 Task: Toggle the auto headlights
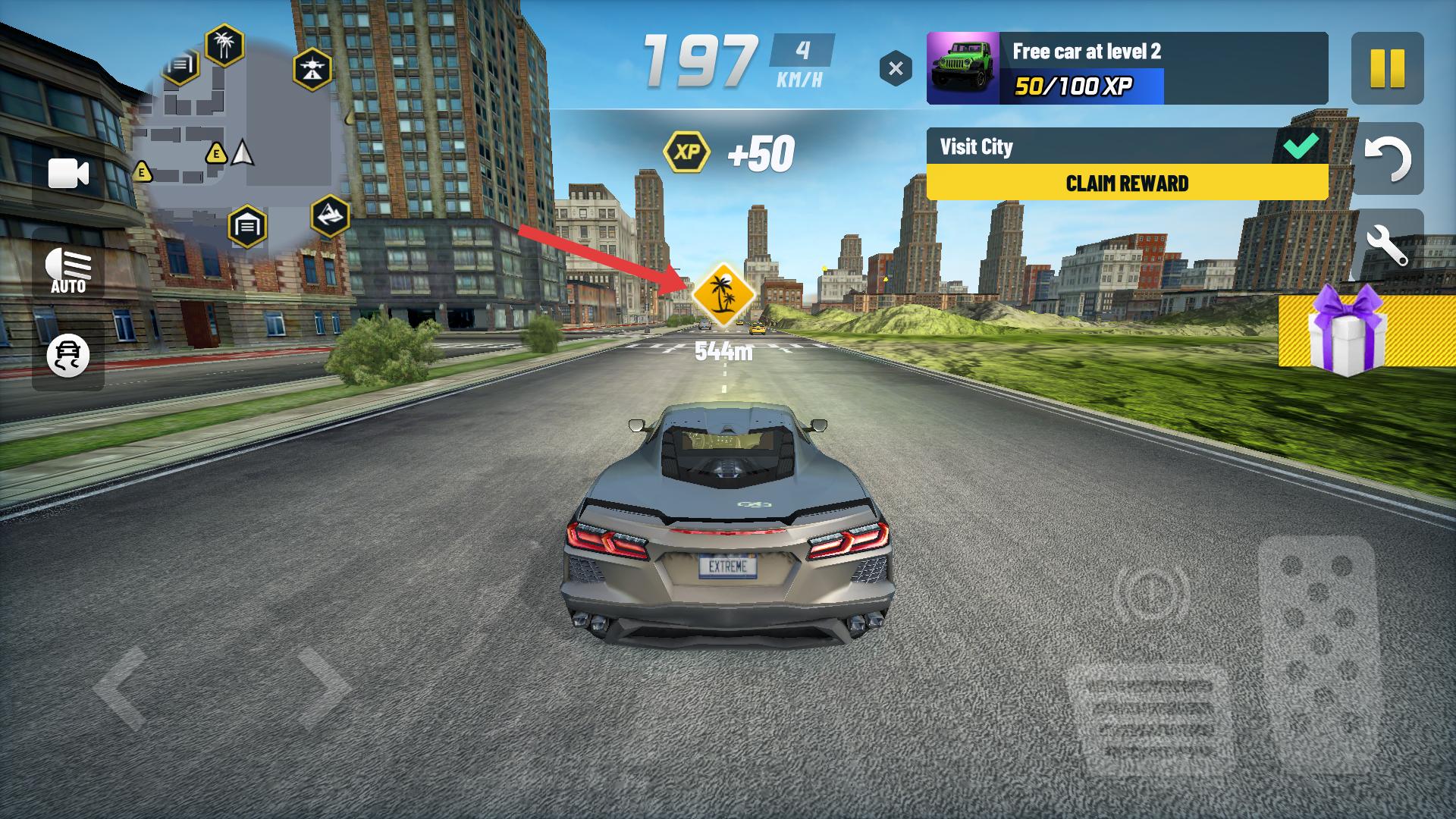pos(68,270)
